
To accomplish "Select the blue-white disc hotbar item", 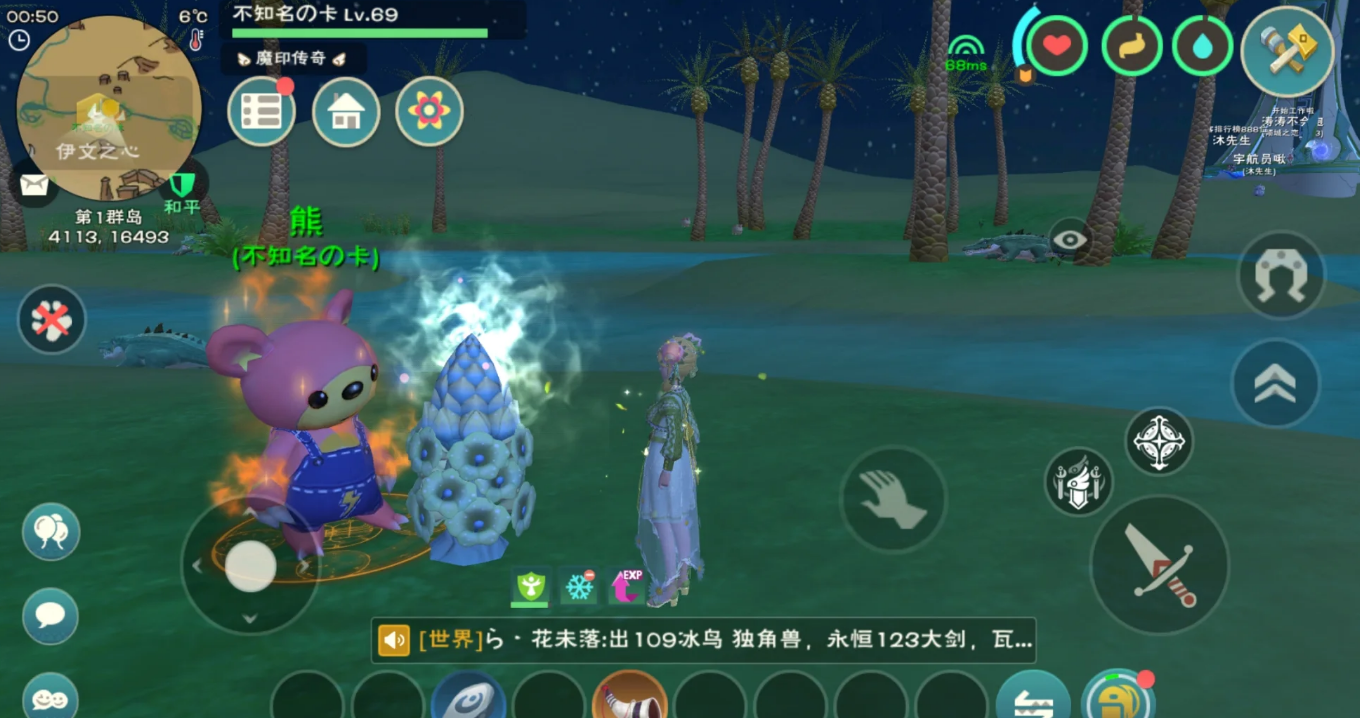I will coord(468,696).
